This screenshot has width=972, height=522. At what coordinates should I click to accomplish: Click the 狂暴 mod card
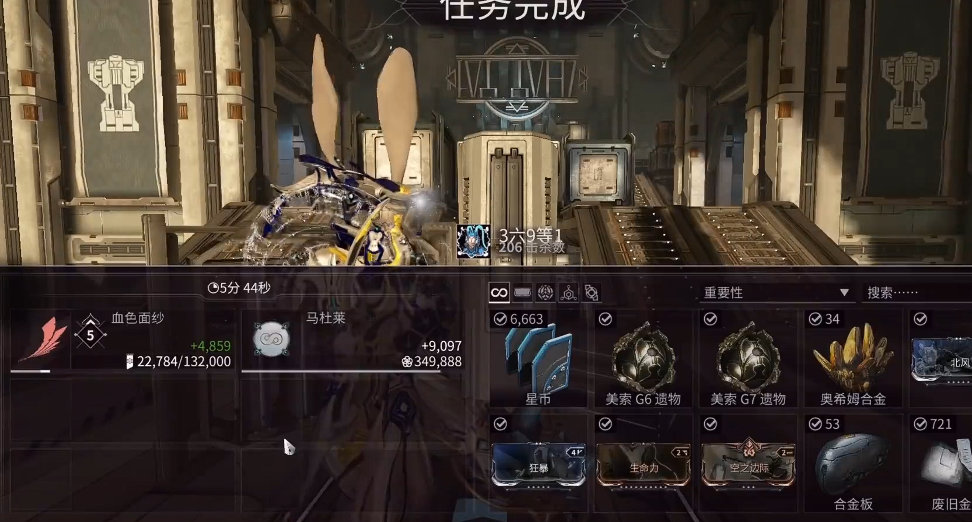click(x=539, y=463)
